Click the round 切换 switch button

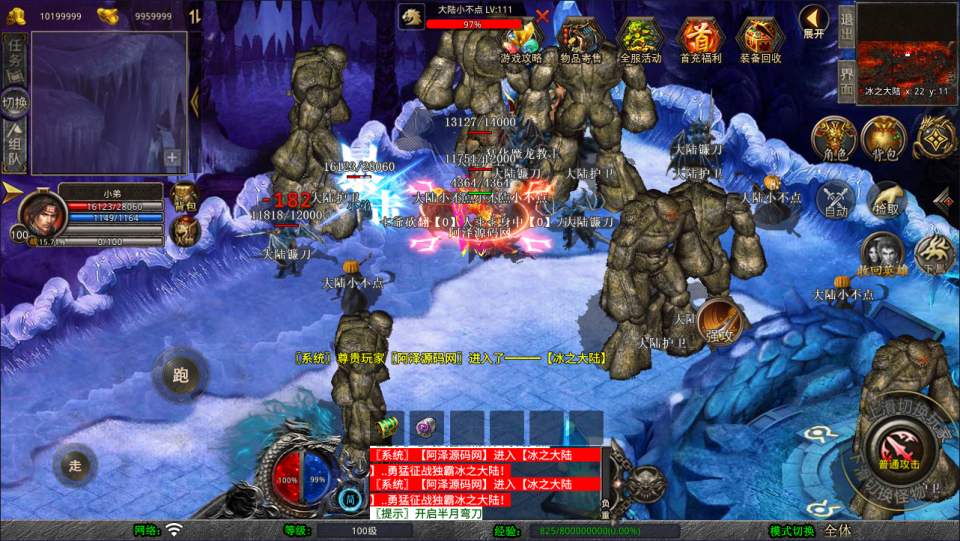14,102
